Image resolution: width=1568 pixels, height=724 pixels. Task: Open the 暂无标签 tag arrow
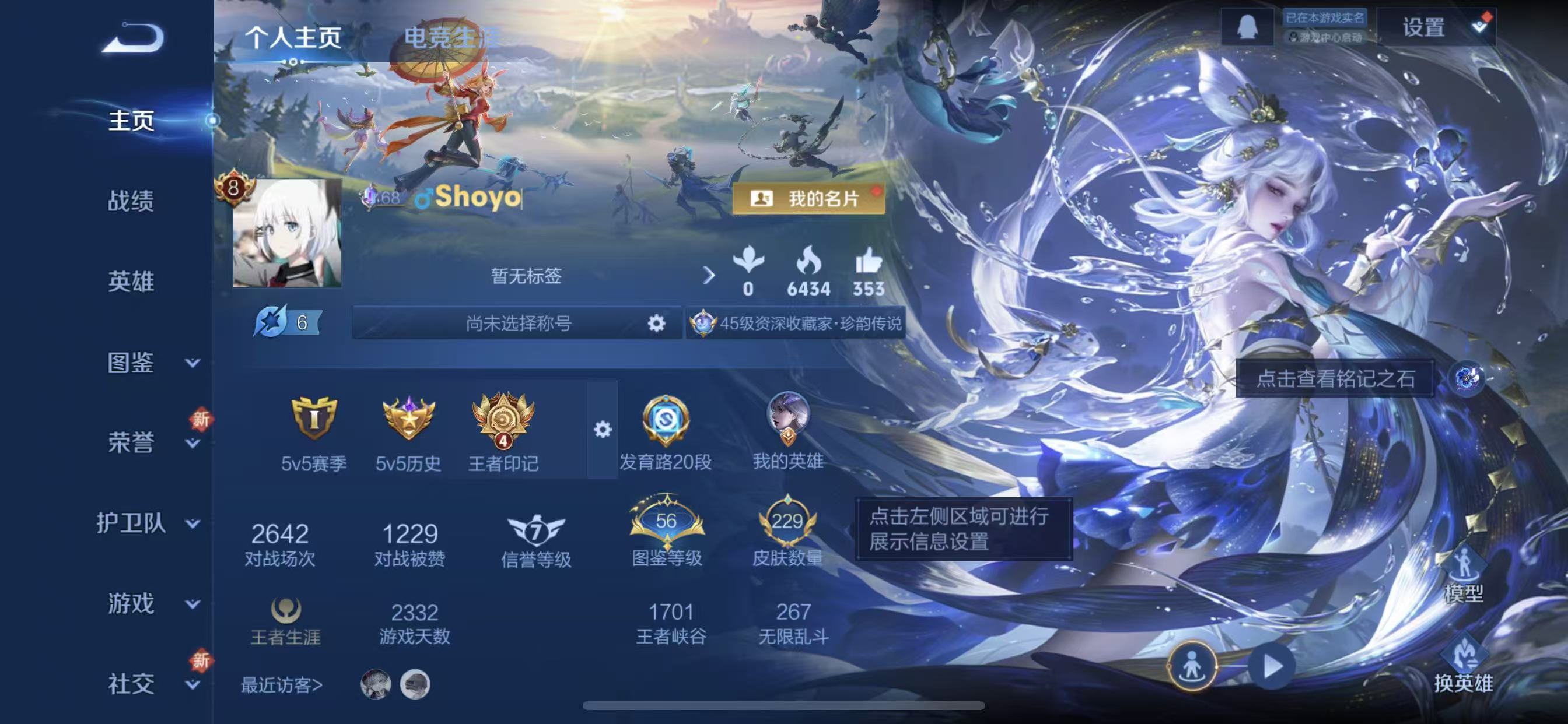point(710,276)
